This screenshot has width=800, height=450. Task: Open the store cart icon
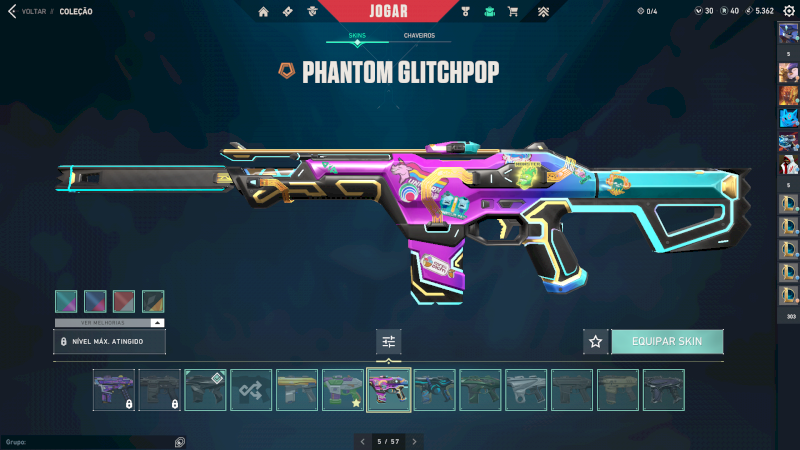click(x=513, y=12)
